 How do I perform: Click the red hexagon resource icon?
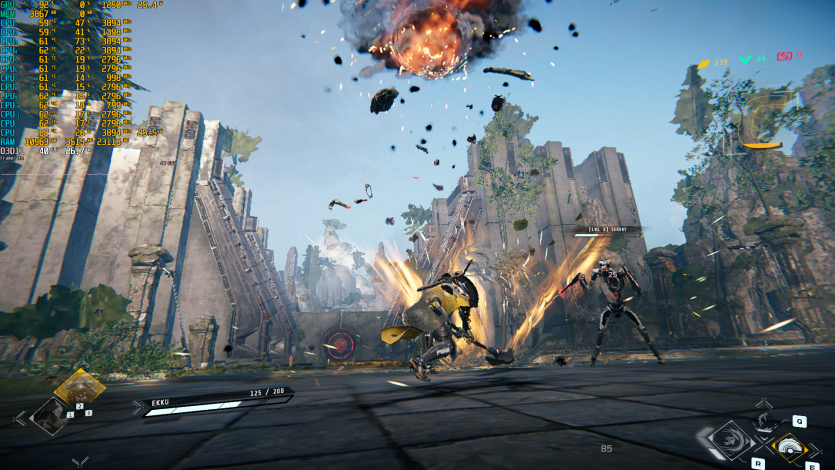(x=785, y=56)
